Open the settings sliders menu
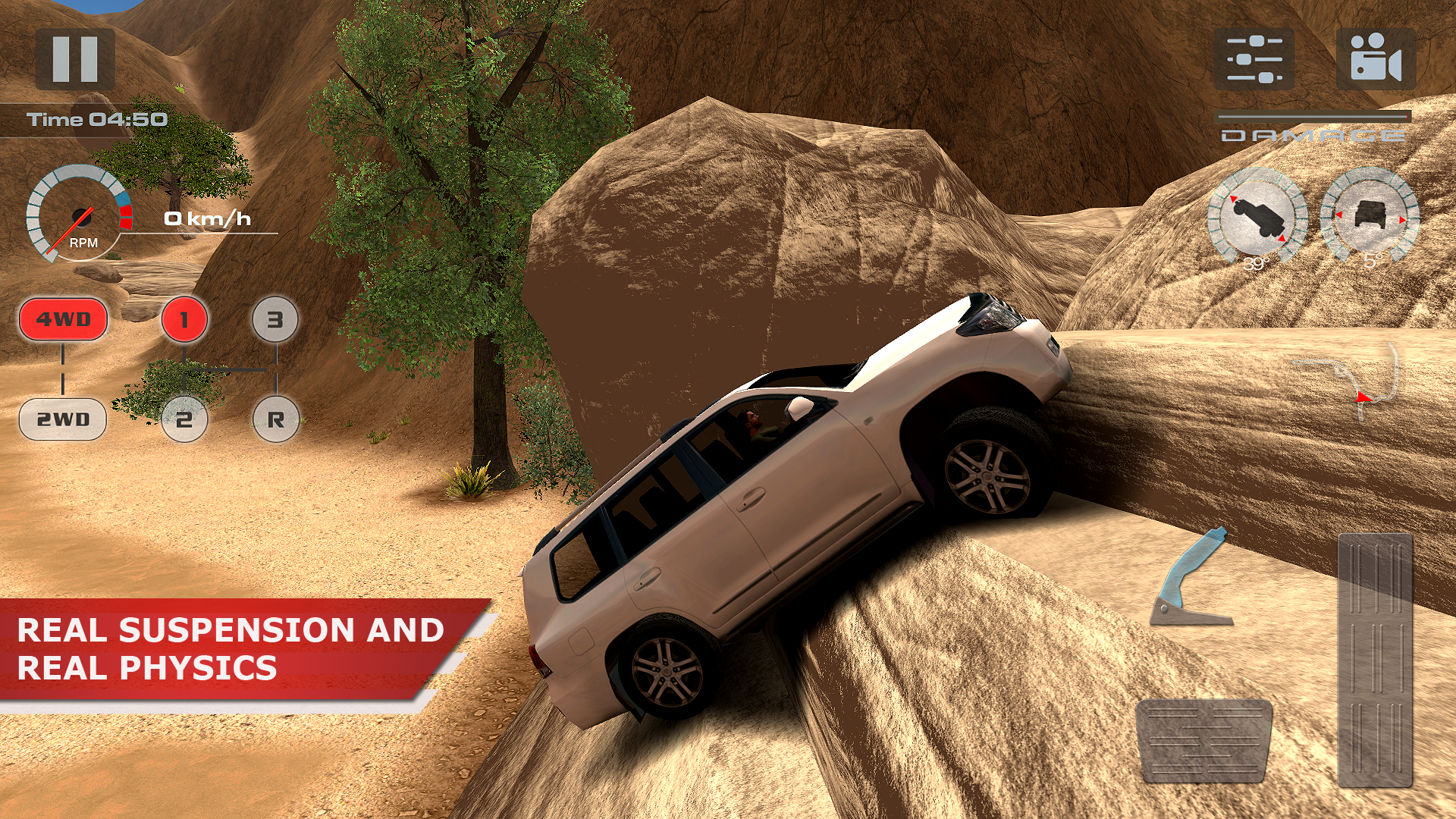The width and height of the screenshot is (1456, 819). [x=1254, y=59]
